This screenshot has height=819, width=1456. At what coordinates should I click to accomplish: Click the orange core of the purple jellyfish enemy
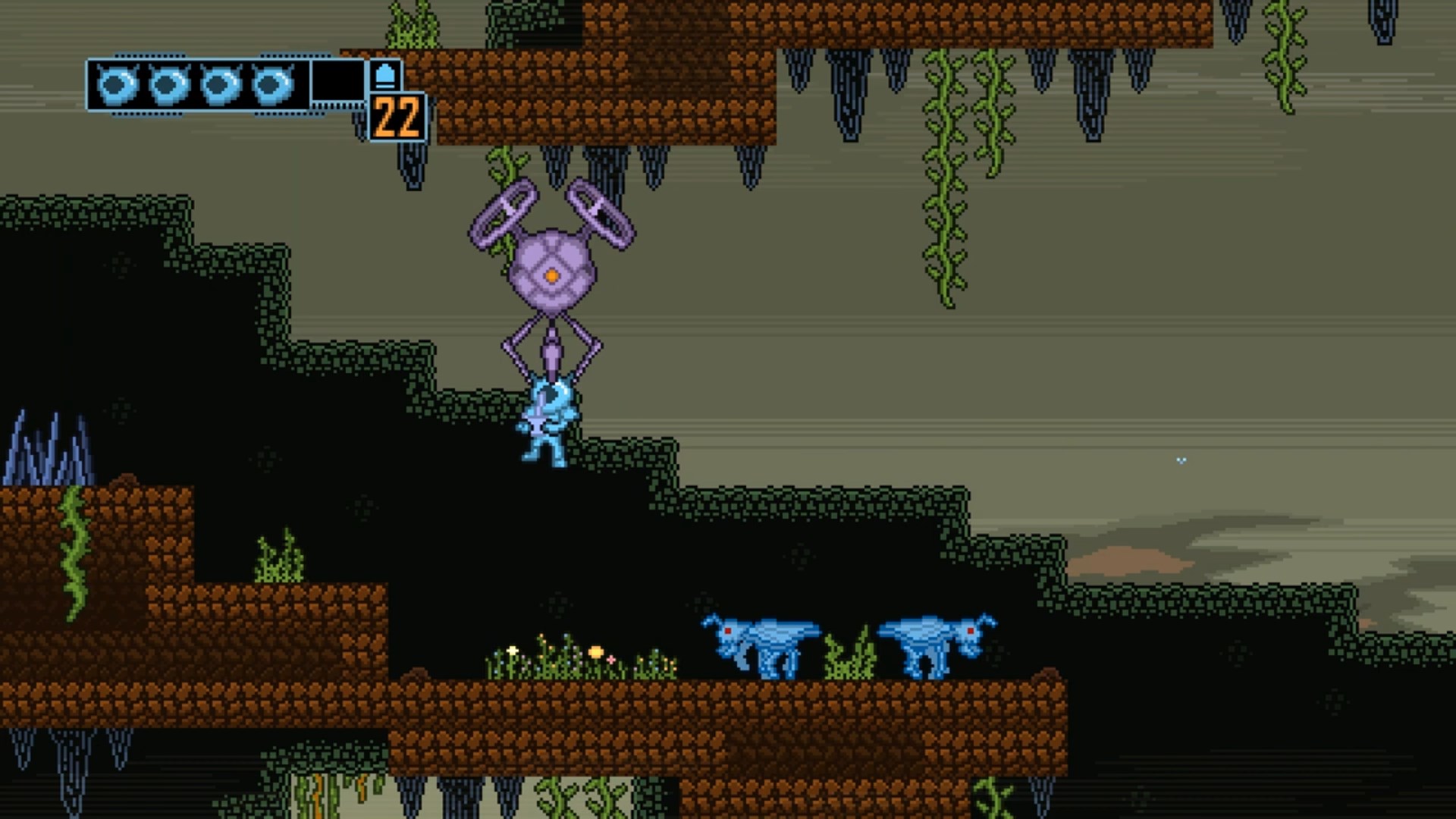(551, 275)
